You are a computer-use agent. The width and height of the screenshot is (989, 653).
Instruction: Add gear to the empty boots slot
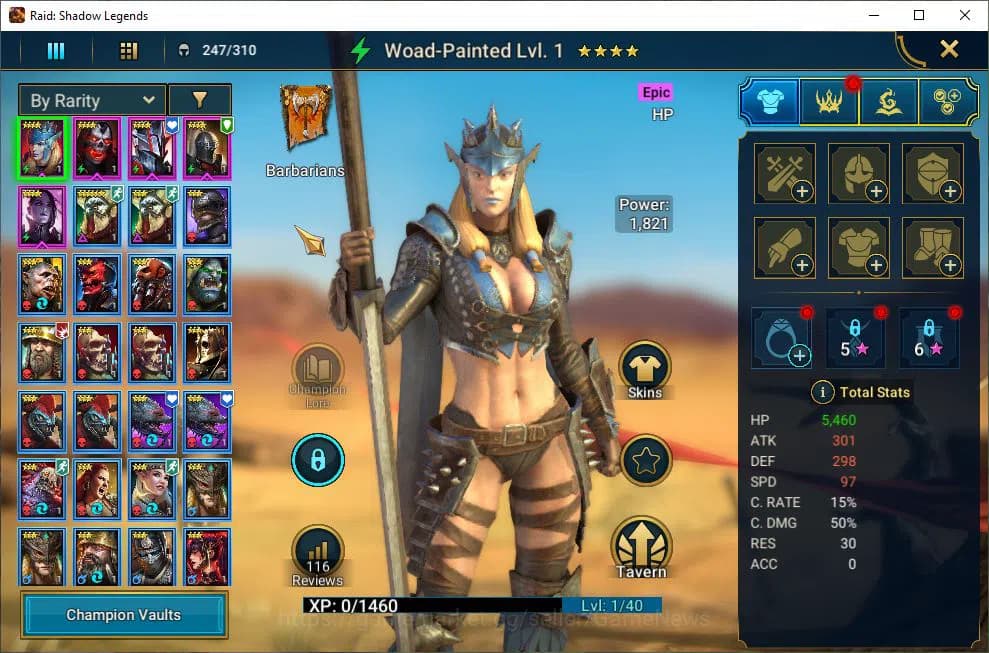click(932, 247)
